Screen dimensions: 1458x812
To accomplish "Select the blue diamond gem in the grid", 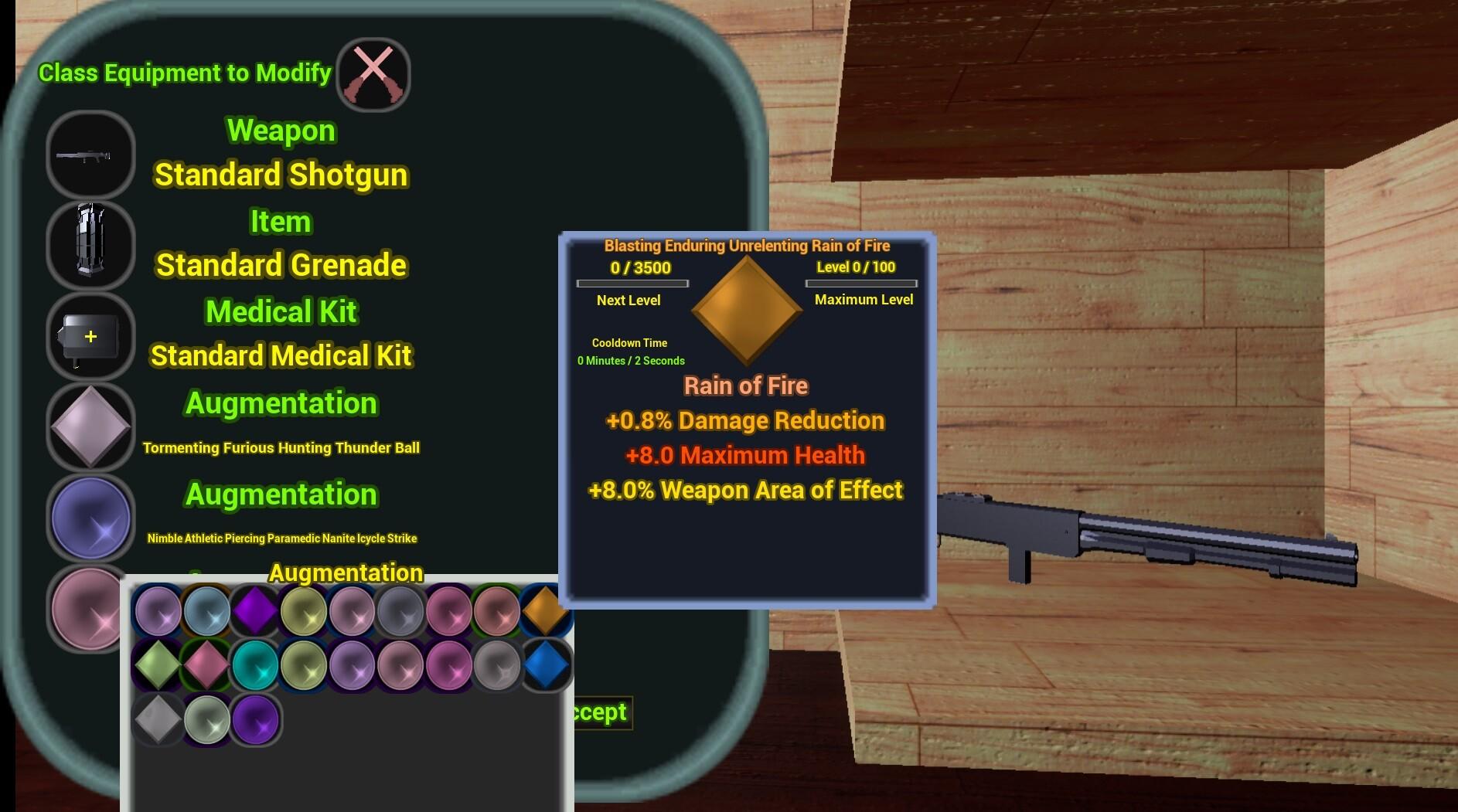I will point(547,665).
